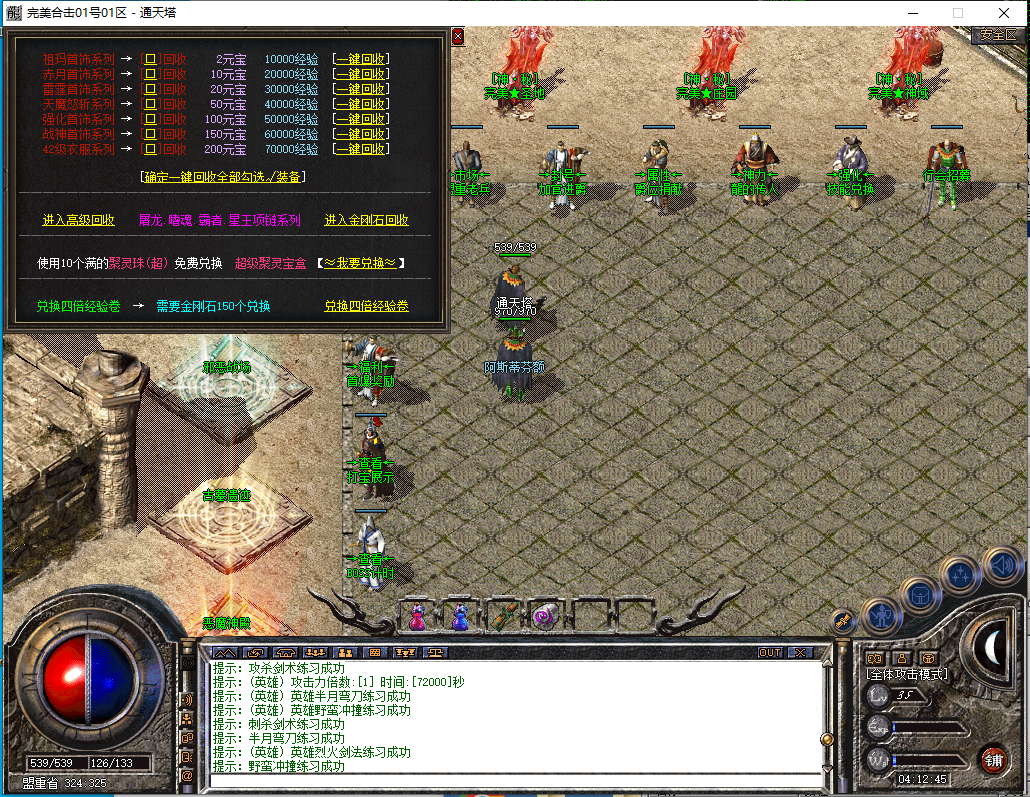Tick the 祖玛首饰系列 recycle checkbox
Screen dimensions: 1030x797
pos(151,59)
